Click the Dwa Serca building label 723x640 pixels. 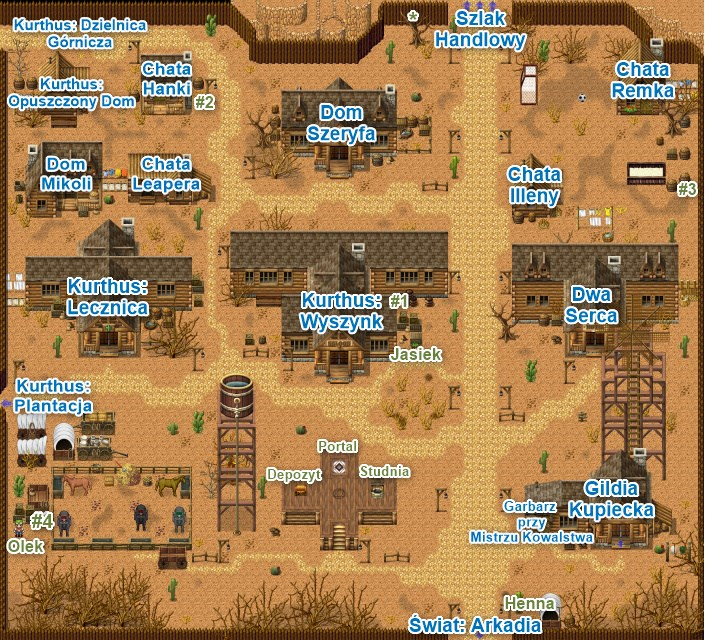(x=590, y=305)
